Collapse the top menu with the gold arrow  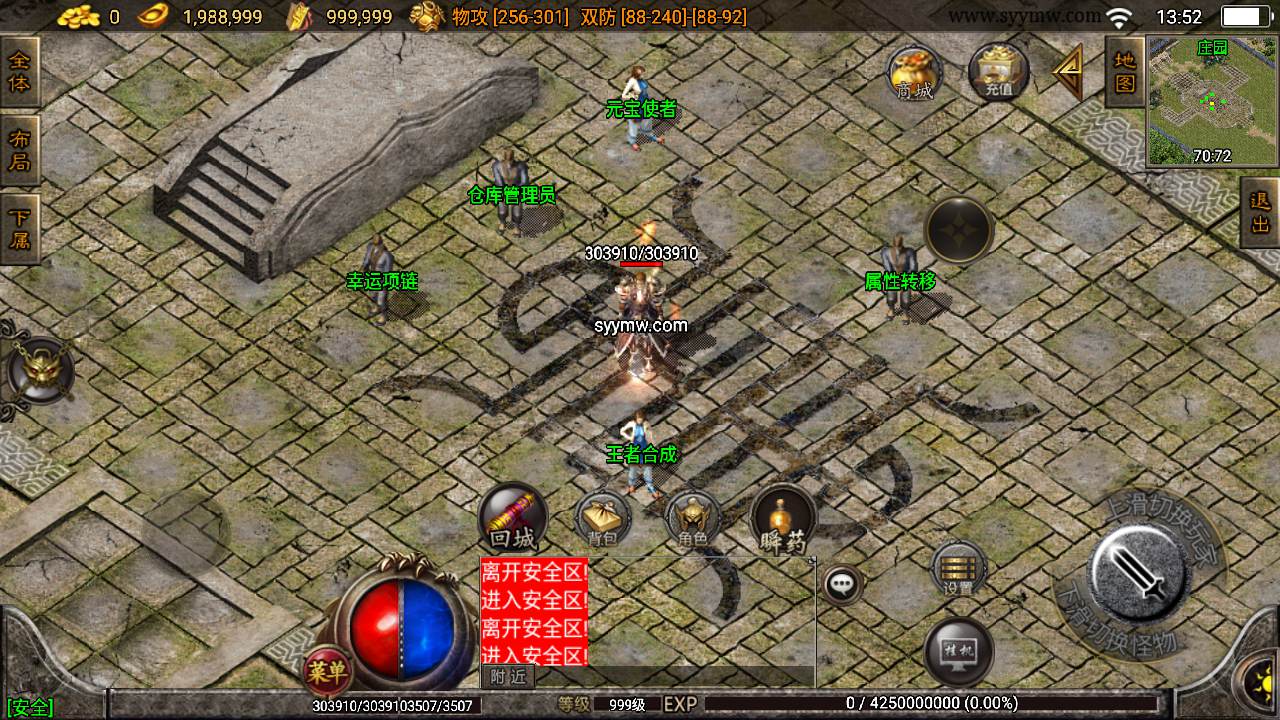[x=1068, y=71]
